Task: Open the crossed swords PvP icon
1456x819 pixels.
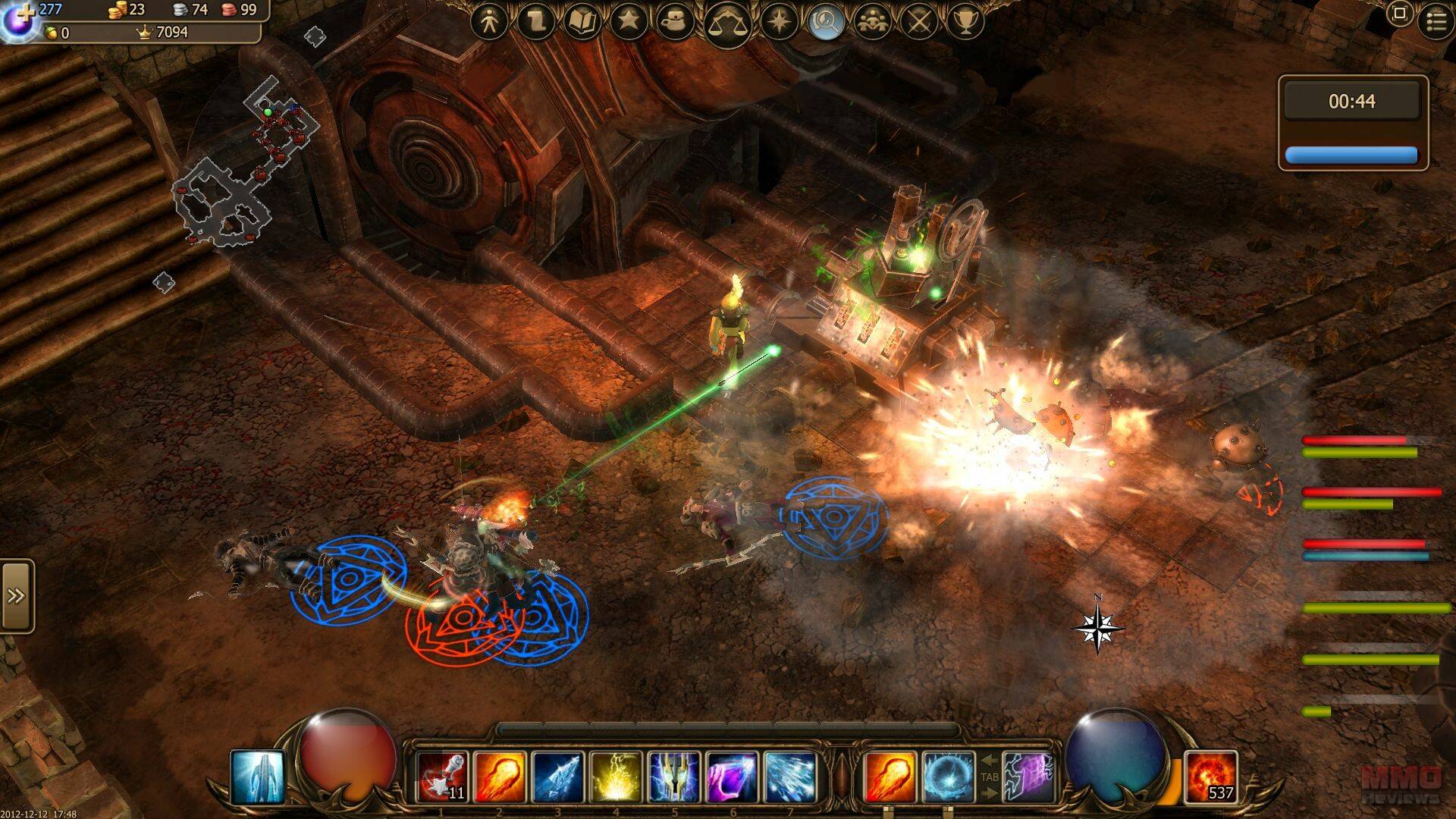Action: click(x=919, y=22)
